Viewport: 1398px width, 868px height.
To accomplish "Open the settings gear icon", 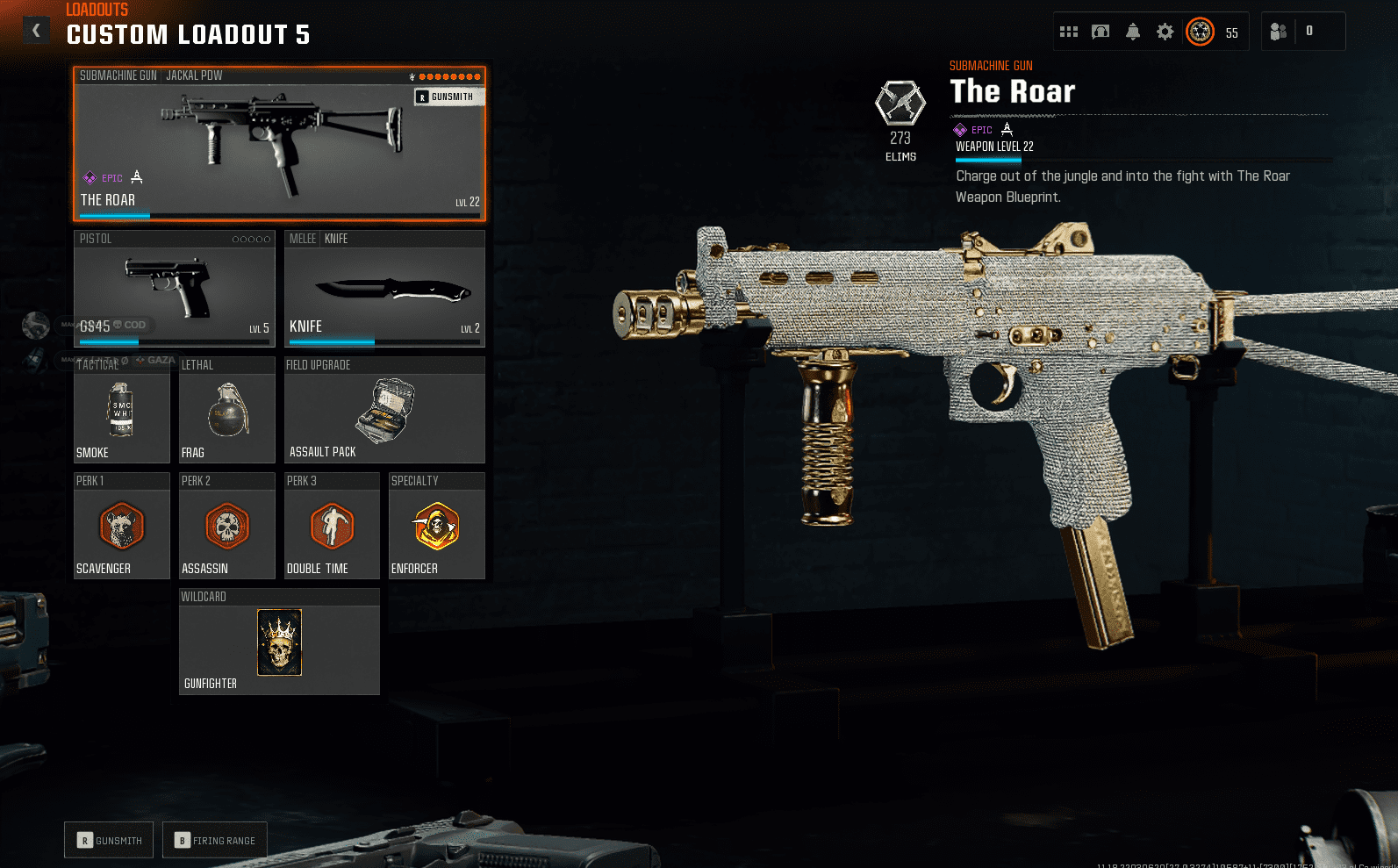I will tap(1165, 32).
